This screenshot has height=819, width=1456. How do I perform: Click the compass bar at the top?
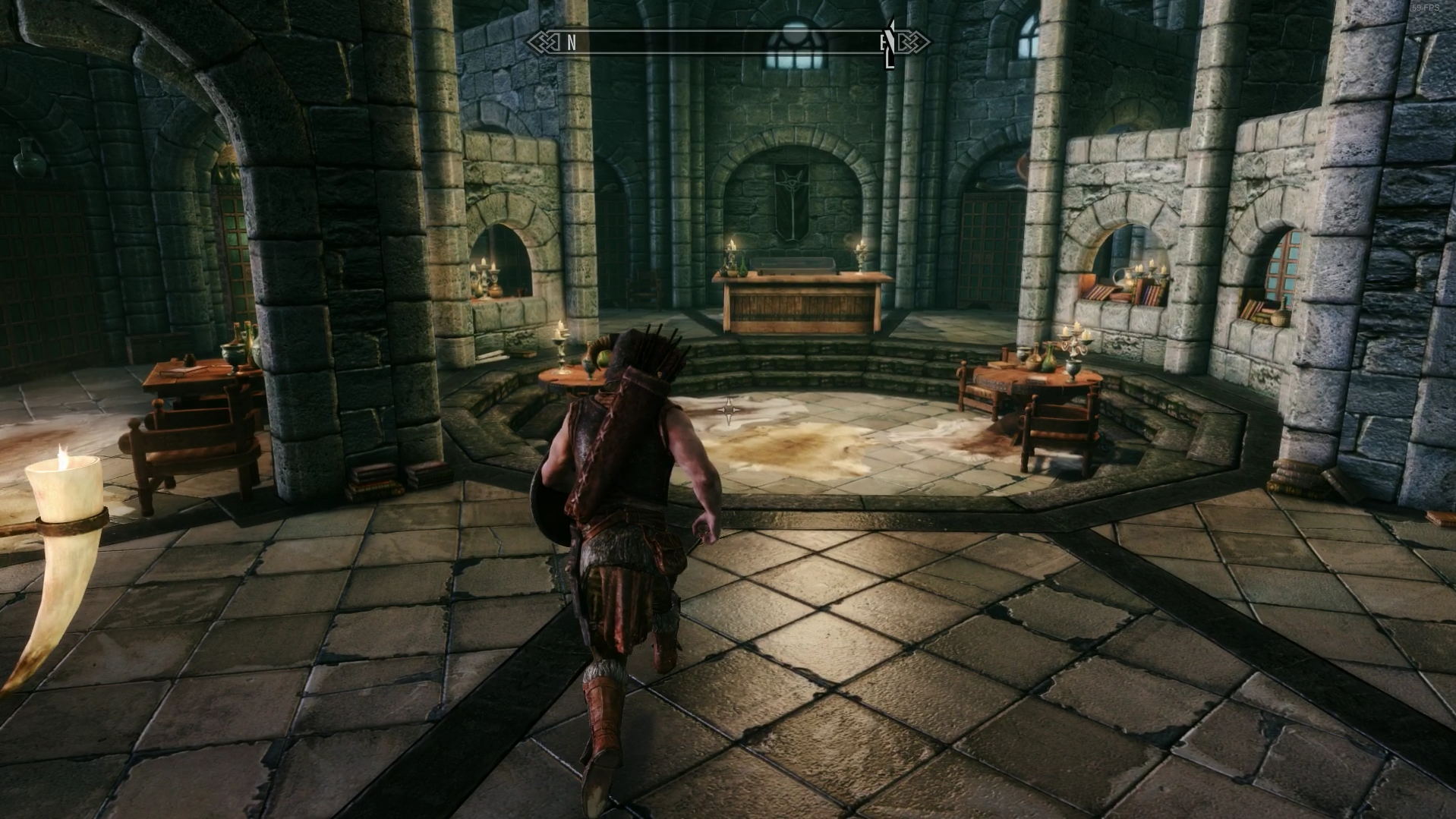coord(727,43)
